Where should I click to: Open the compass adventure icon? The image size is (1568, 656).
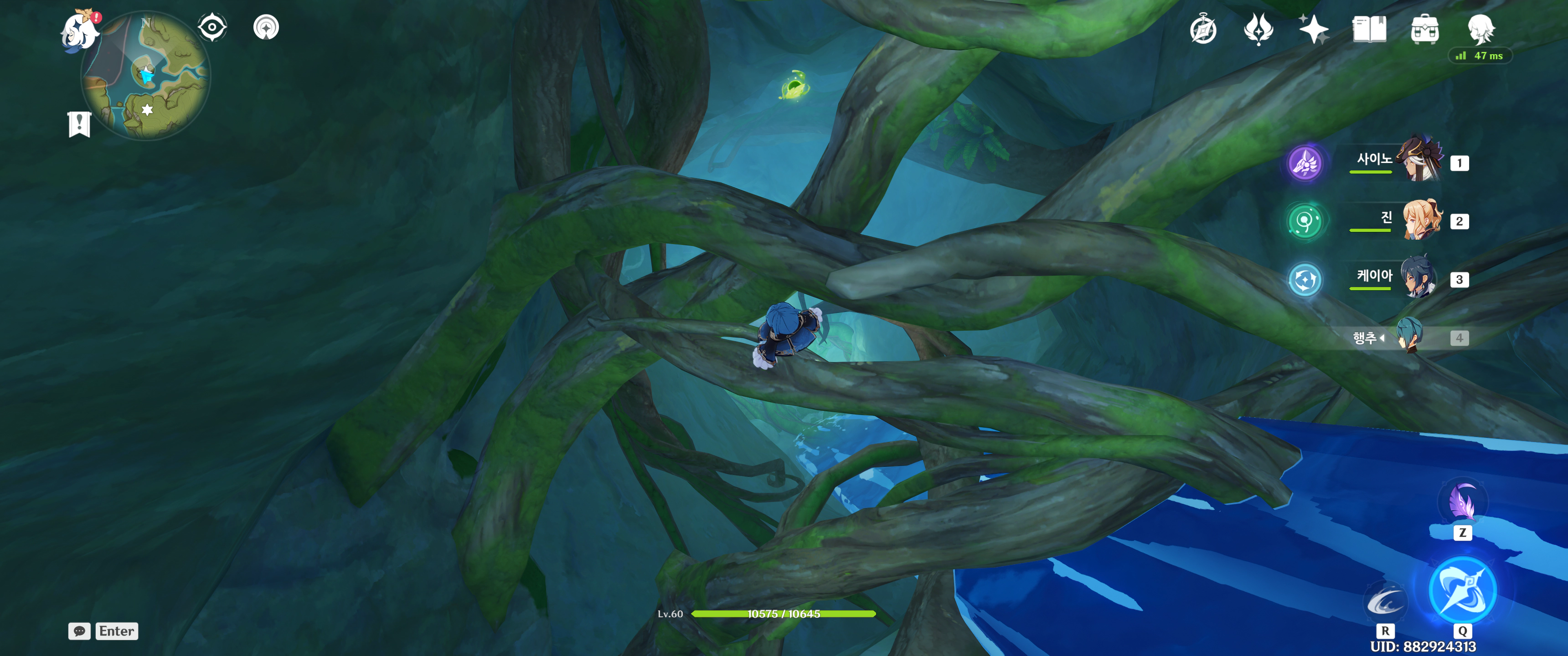(1203, 30)
